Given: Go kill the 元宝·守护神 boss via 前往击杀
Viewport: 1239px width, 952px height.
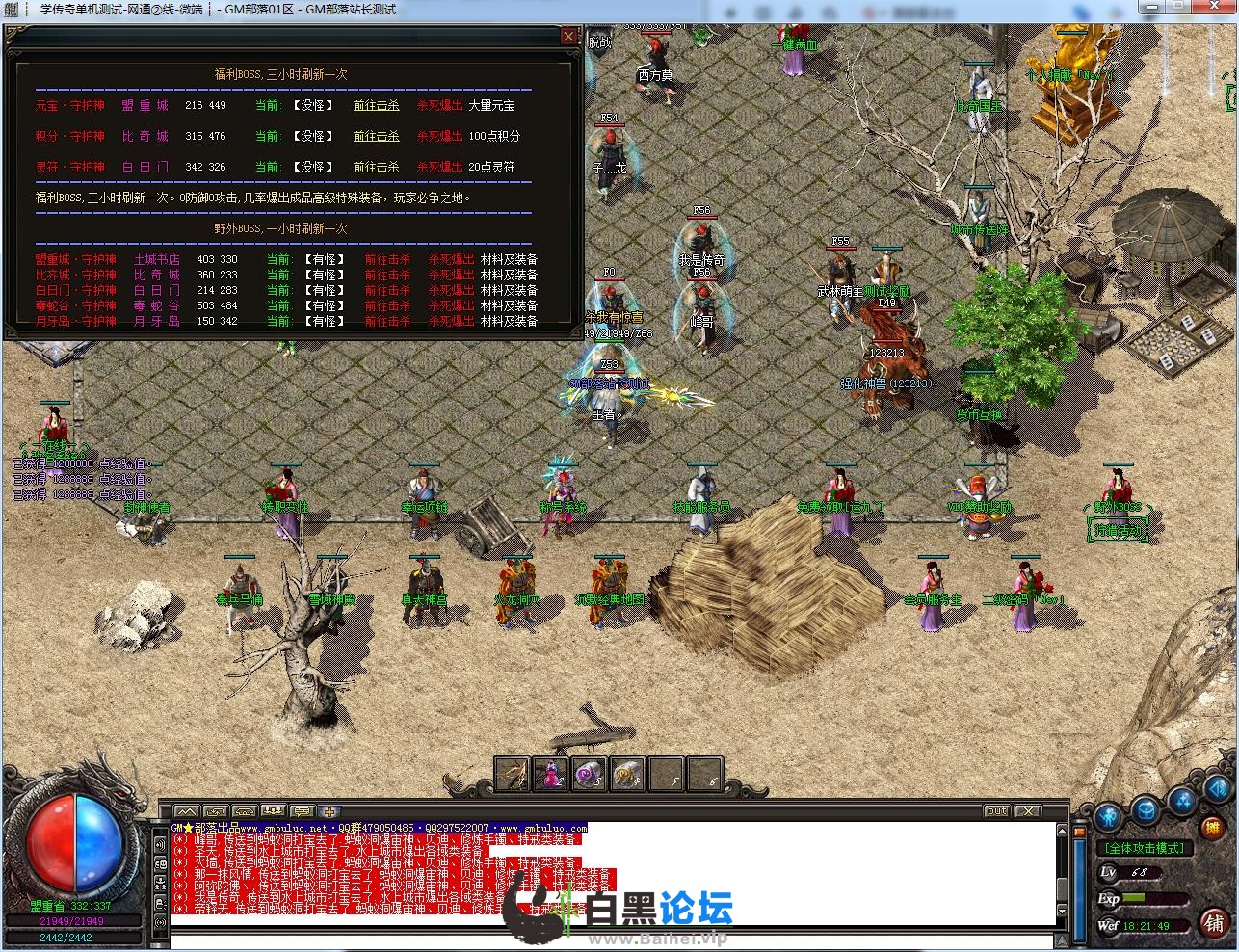Looking at the screenshot, I should pos(376,106).
